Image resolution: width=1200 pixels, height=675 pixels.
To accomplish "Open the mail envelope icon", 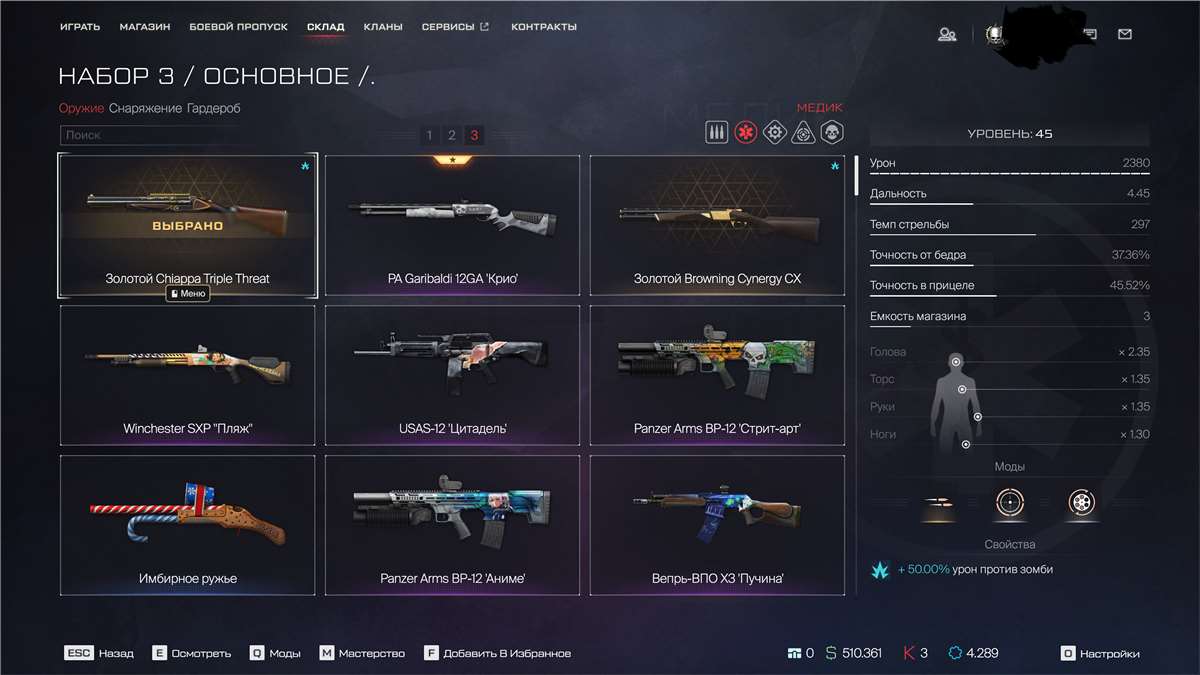I will click(1125, 34).
